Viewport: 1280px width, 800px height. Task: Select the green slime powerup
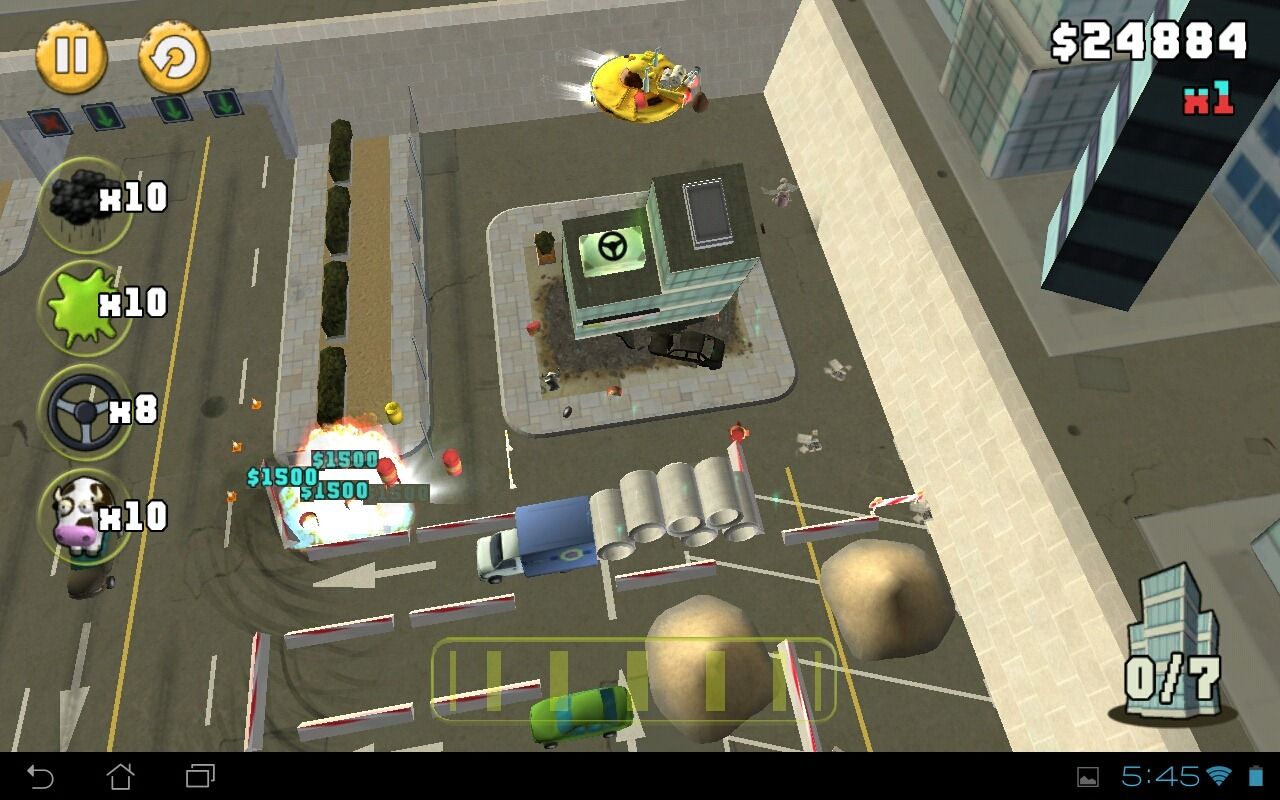(85, 305)
